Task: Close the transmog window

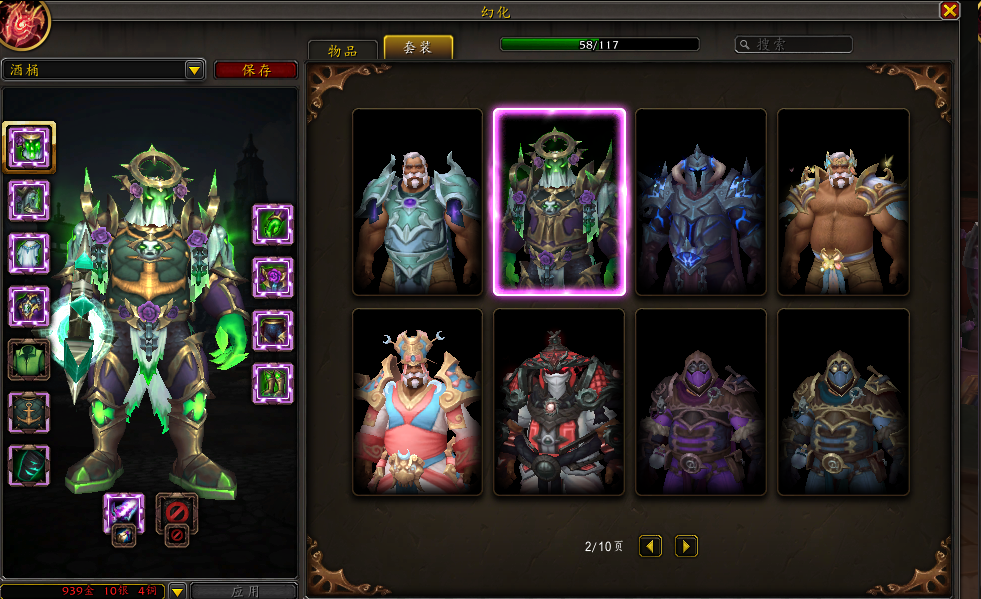Action: coord(949,11)
